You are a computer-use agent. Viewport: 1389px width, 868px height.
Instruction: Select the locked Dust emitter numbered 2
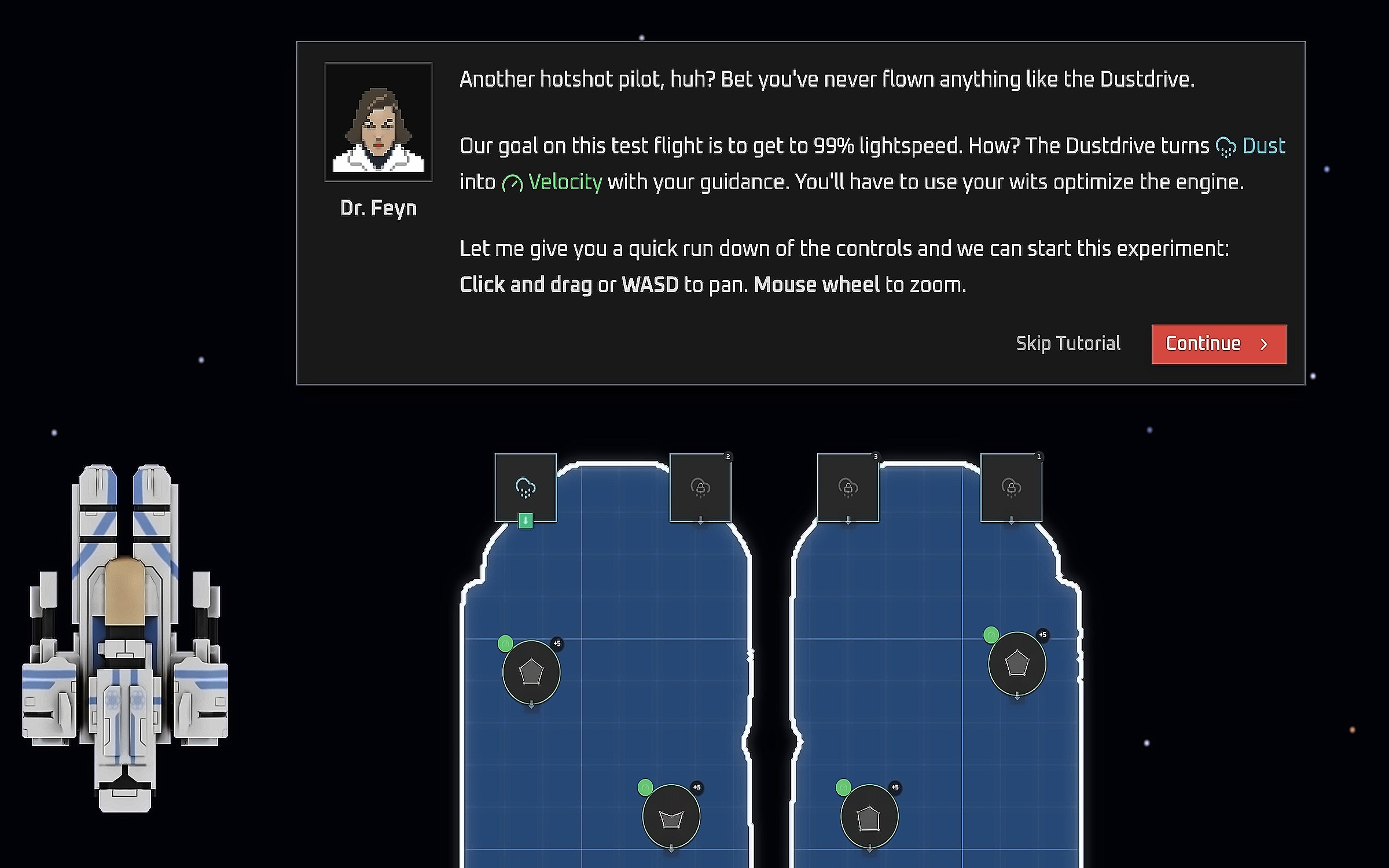pos(700,487)
